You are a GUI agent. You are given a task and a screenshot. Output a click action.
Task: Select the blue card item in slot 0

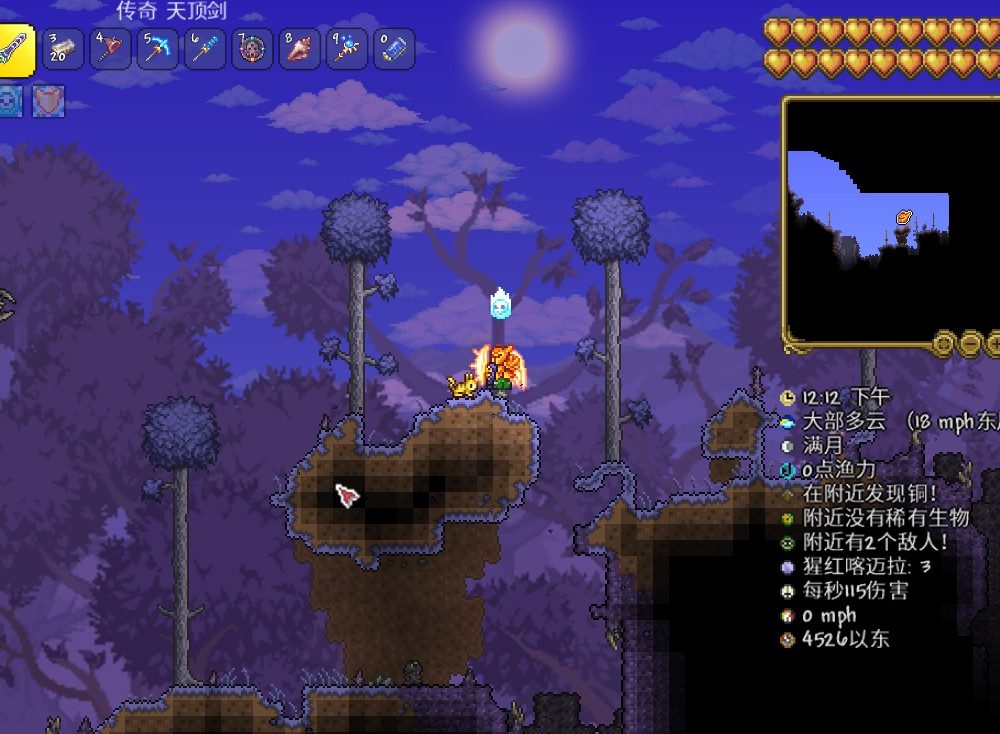click(x=394, y=48)
